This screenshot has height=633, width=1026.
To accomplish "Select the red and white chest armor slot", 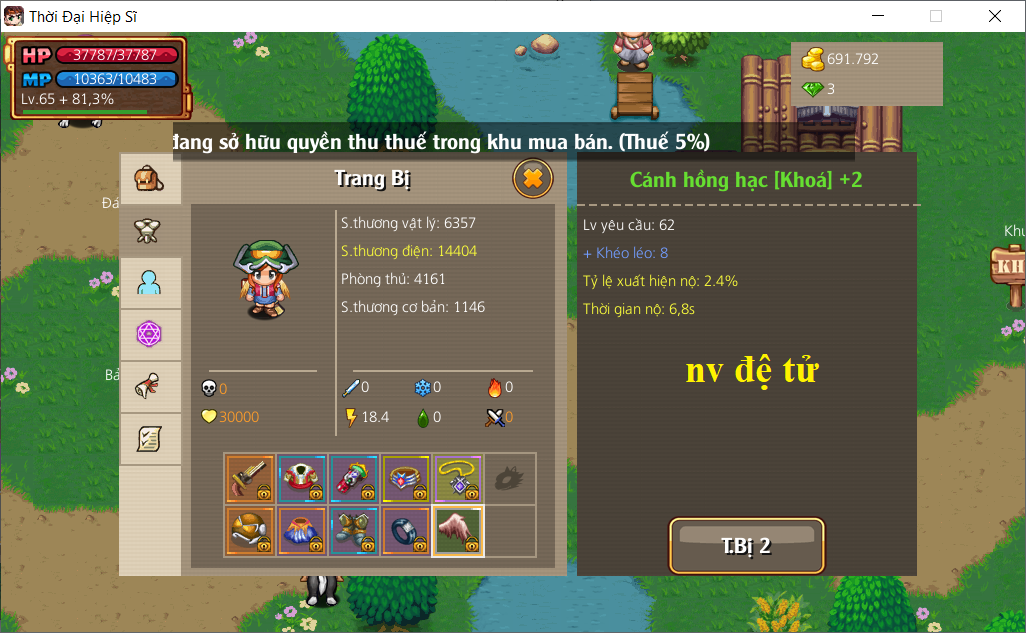I will pos(302,479).
